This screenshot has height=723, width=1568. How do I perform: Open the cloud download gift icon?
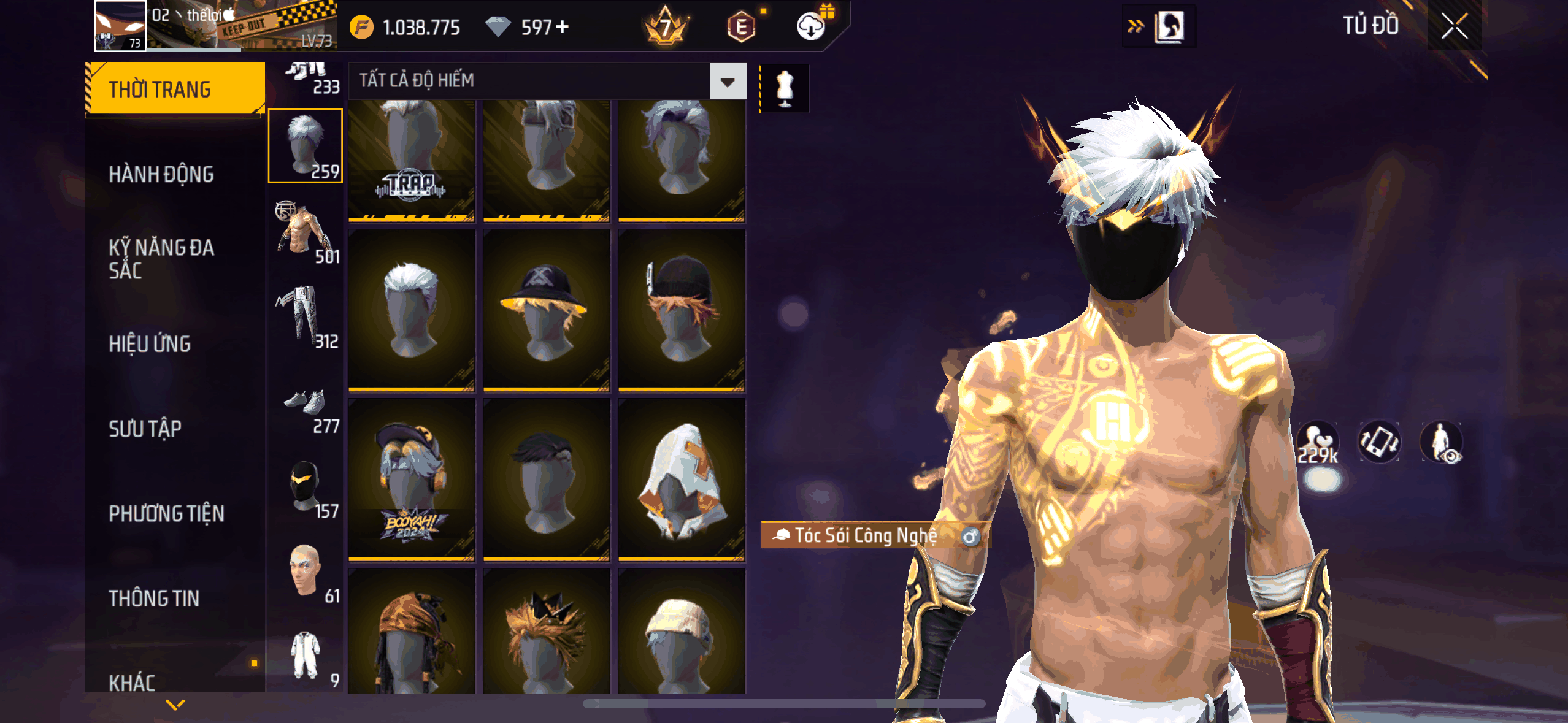click(x=812, y=26)
